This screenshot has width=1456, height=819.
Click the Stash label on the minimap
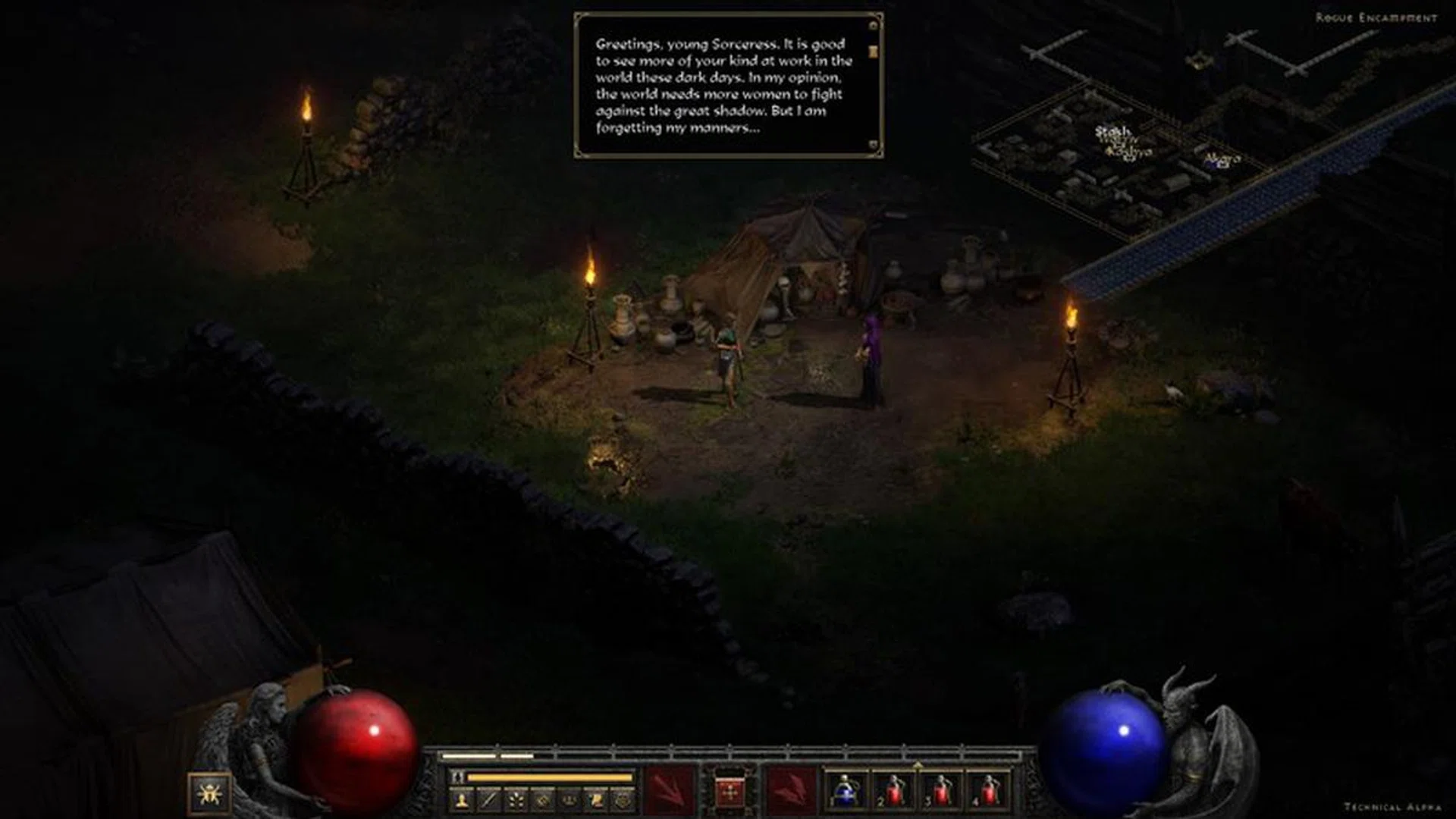click(1112, 130)
